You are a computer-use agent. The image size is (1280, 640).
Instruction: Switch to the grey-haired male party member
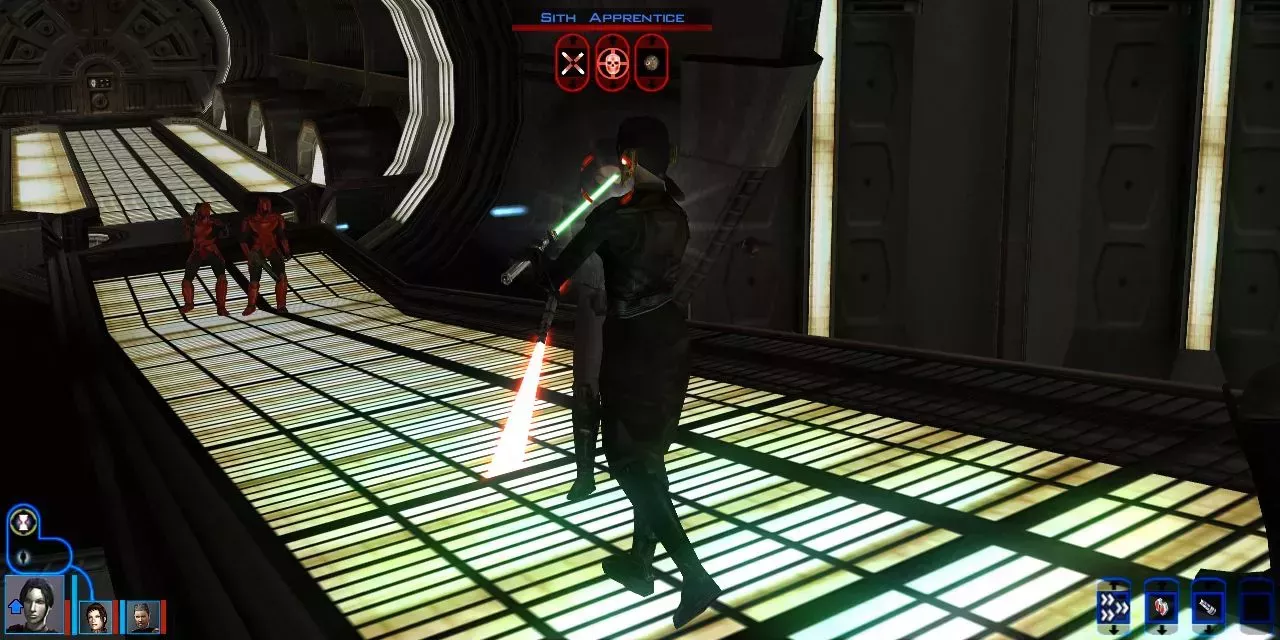[x=142, y=617]
